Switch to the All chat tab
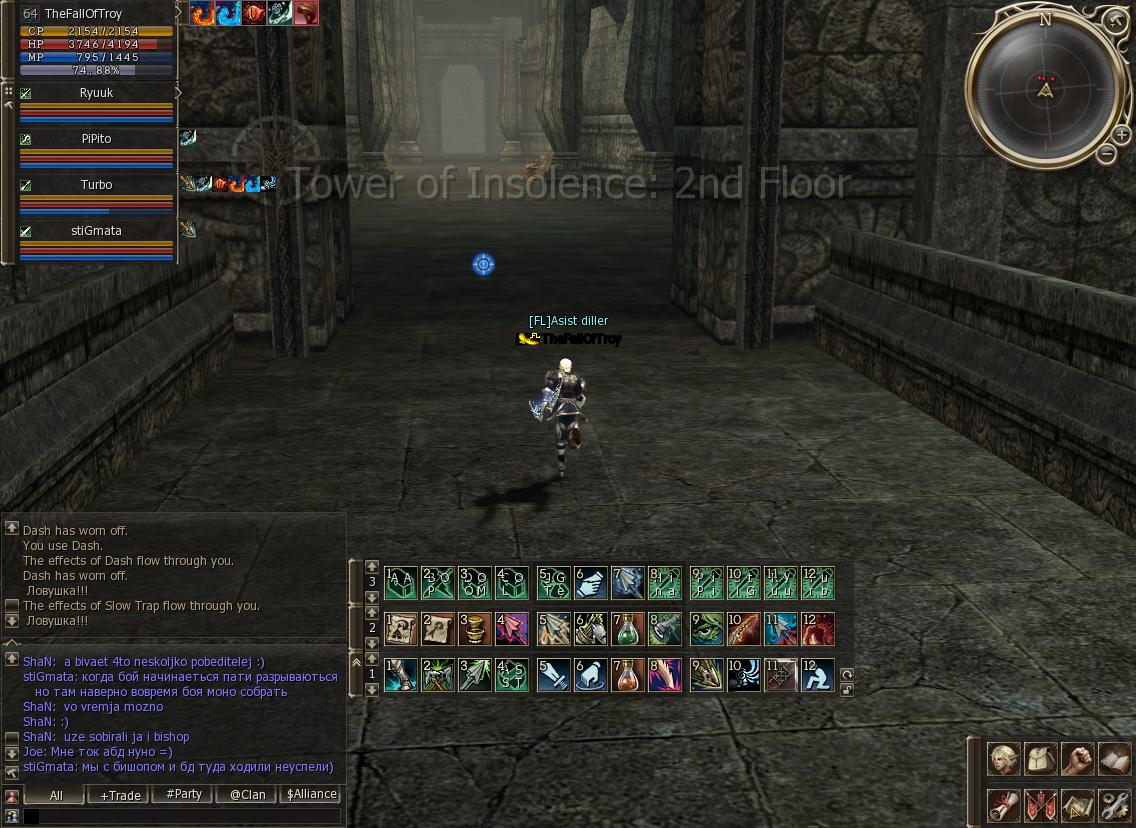The image size is (1136, 828). pyautogui.click(x=56, y=795)
